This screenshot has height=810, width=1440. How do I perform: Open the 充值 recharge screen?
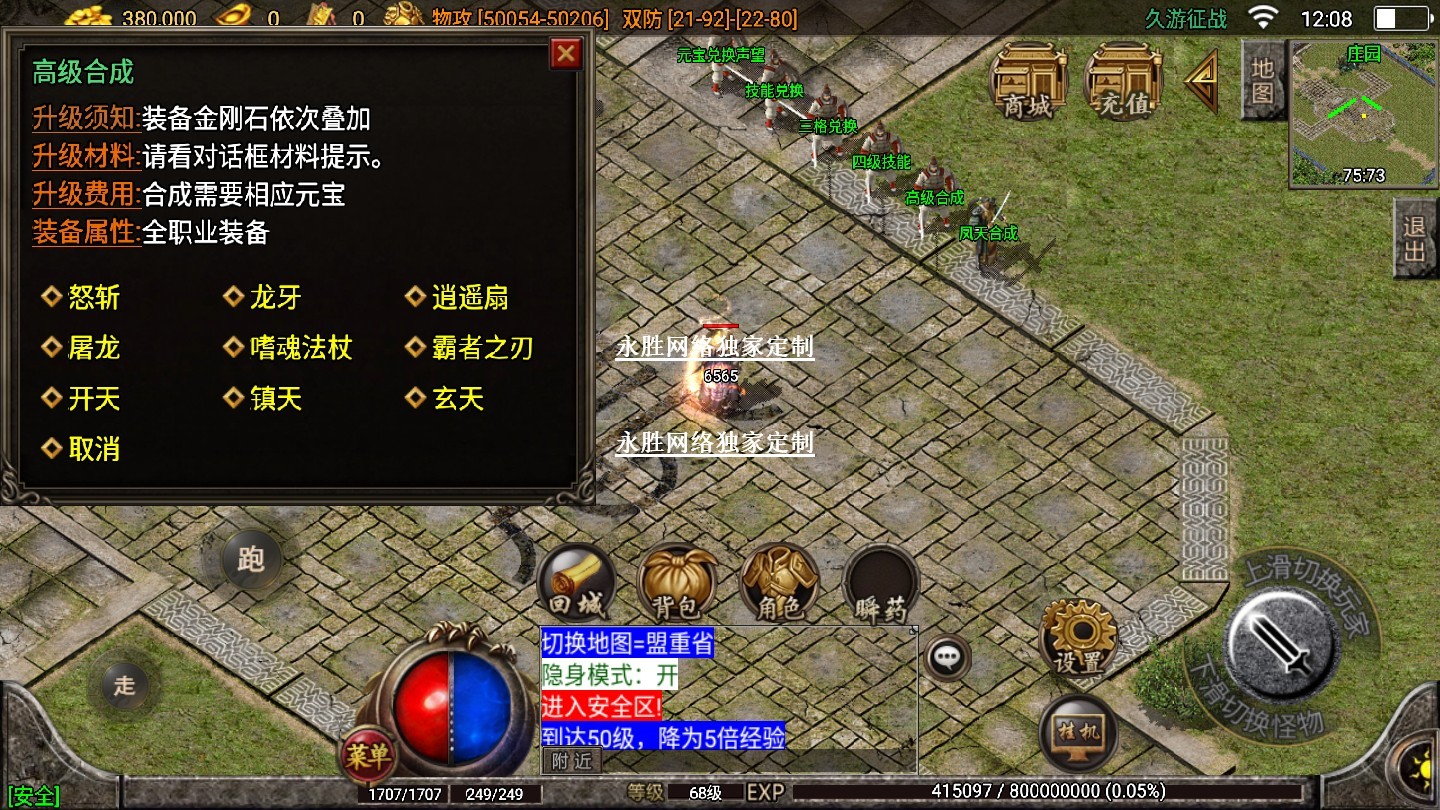click(x=1123, y=84)
